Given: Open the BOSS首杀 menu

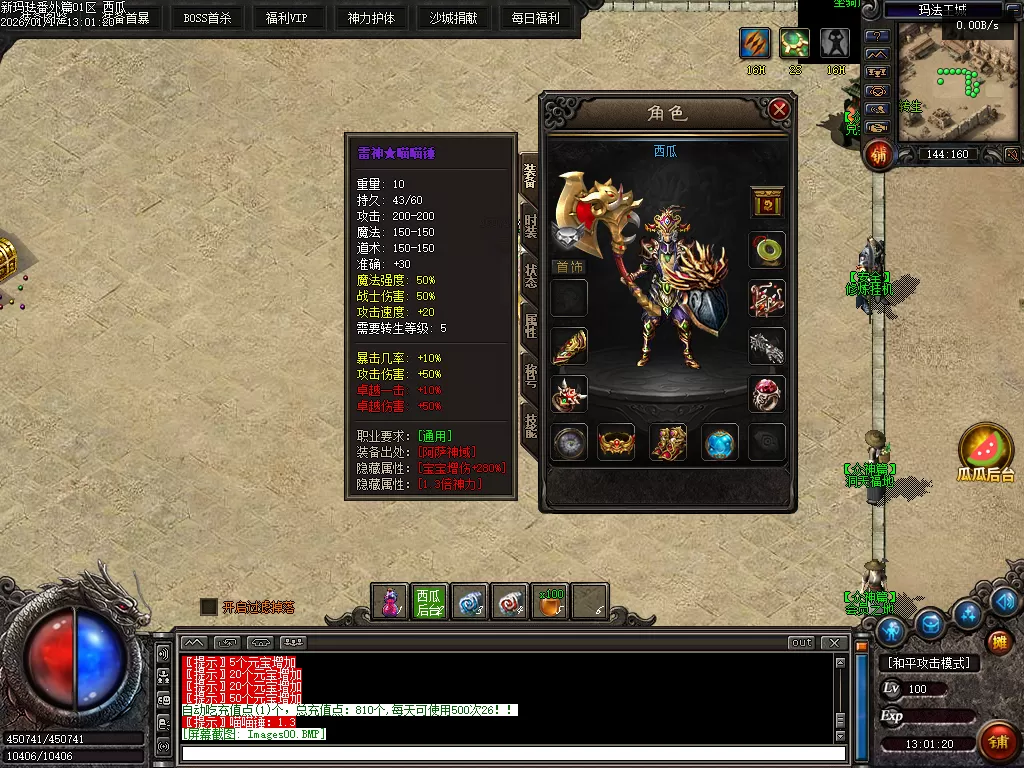Looking at the screenshot, I should point(207,18).
